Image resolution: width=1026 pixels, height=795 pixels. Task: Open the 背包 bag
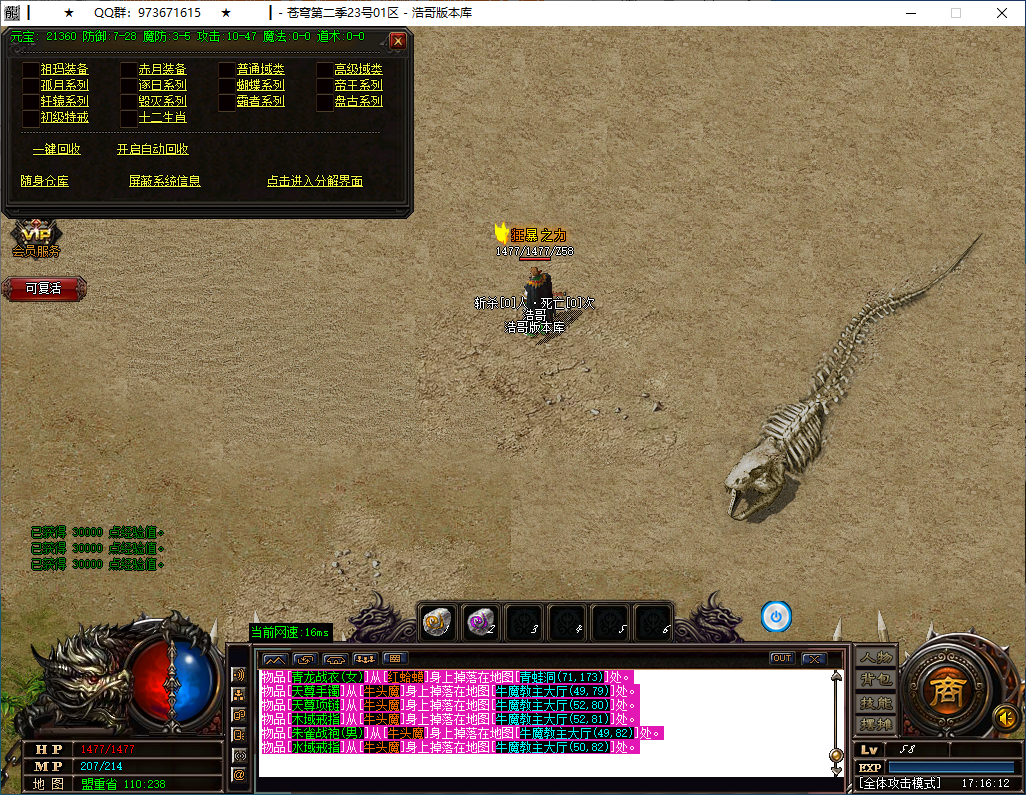click(x=876, y=680)
